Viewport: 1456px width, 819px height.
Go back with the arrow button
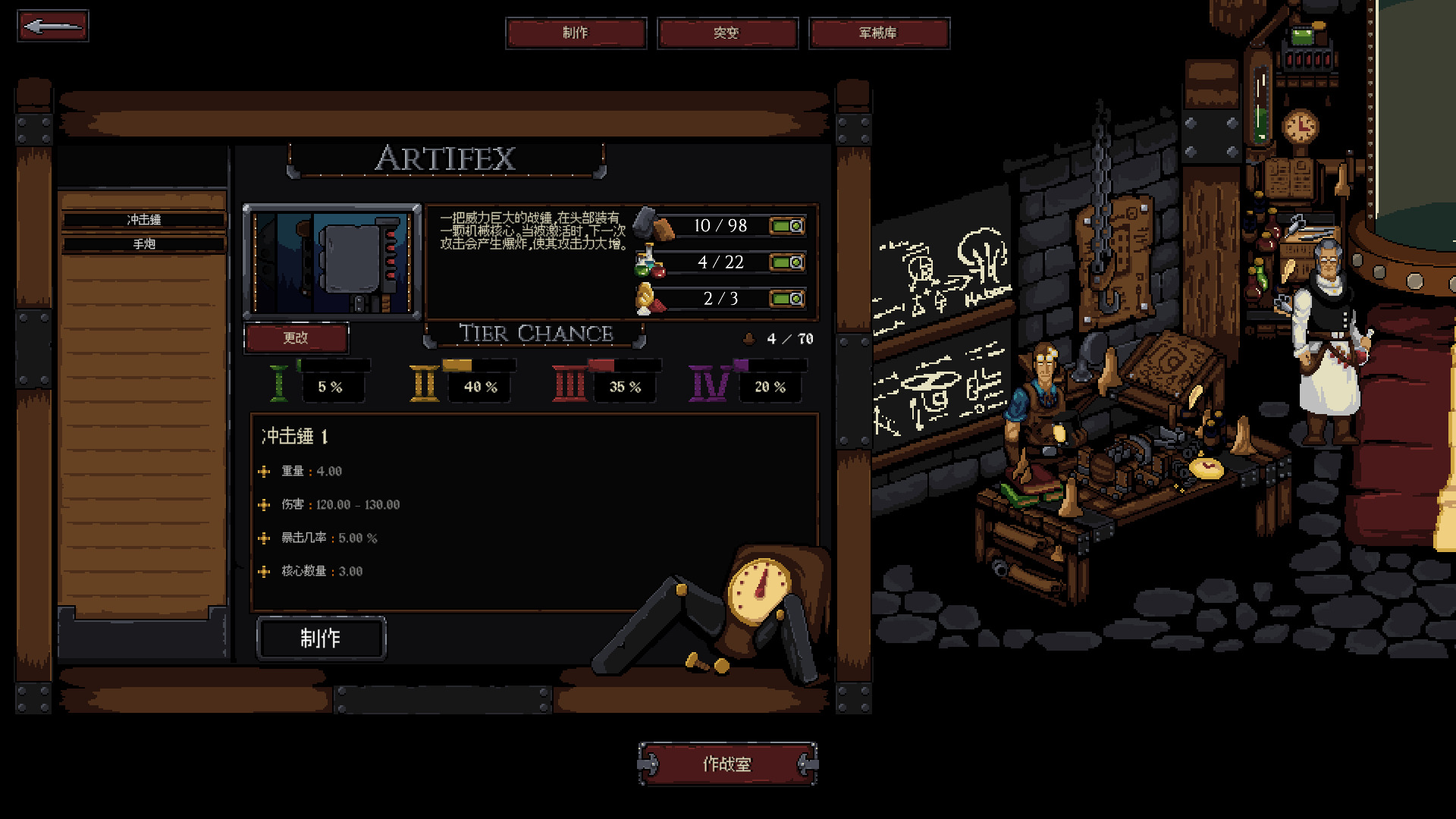(x=52, y=27)
